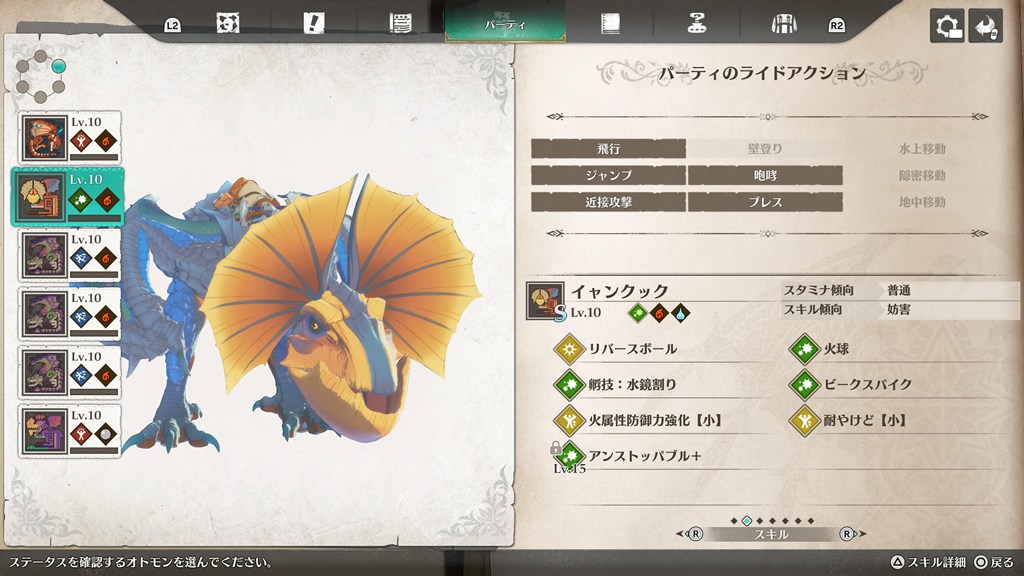1024x576 pixels.
Task: Select the highlighted Yian Kut-Ku party slot
Action: click(x=68, y=196)
